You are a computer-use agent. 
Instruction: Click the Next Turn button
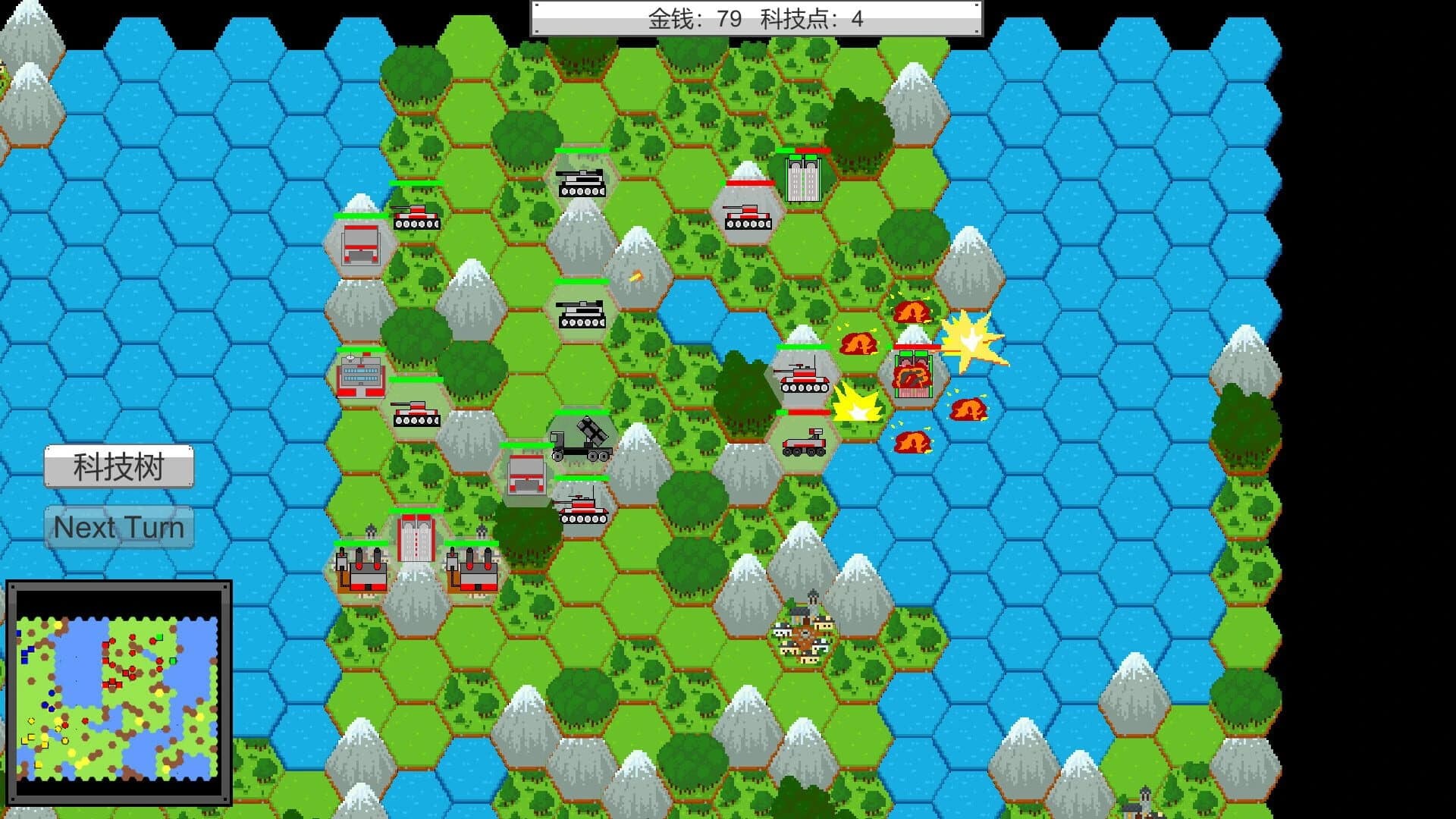point(118,527)
